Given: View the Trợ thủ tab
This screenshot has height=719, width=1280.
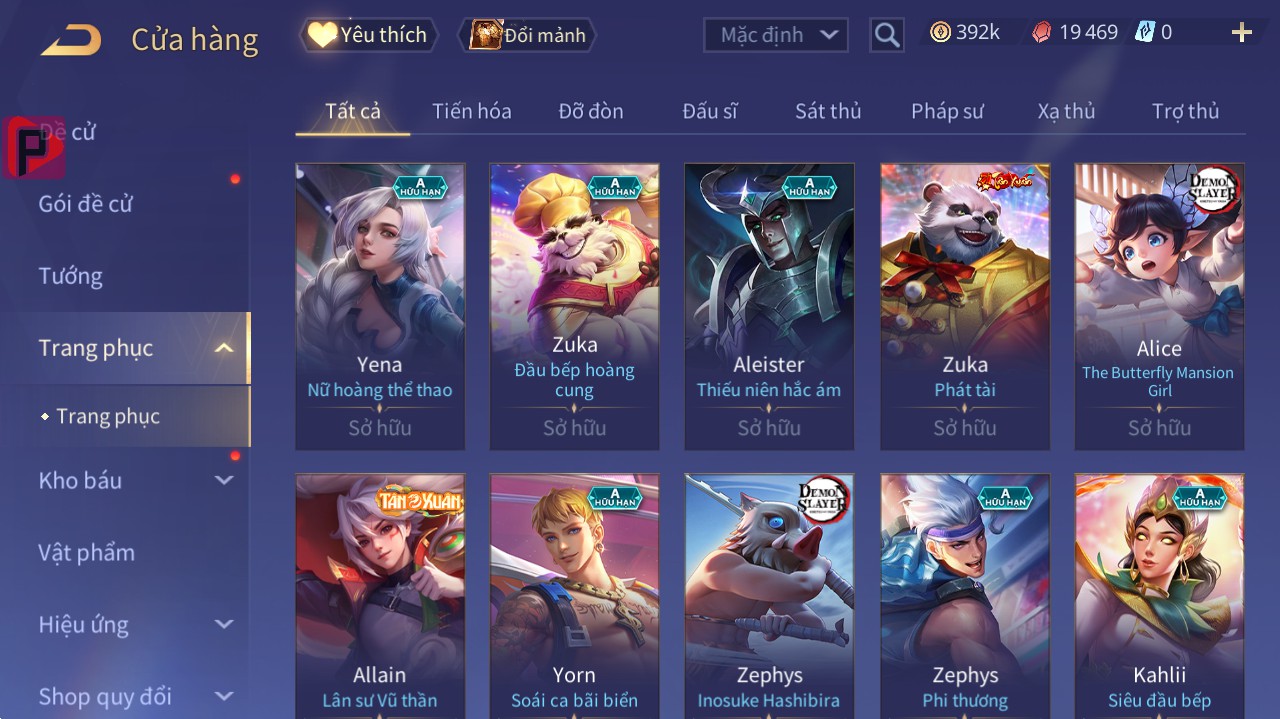Looking at the screenshot, I should point(1185,111).
